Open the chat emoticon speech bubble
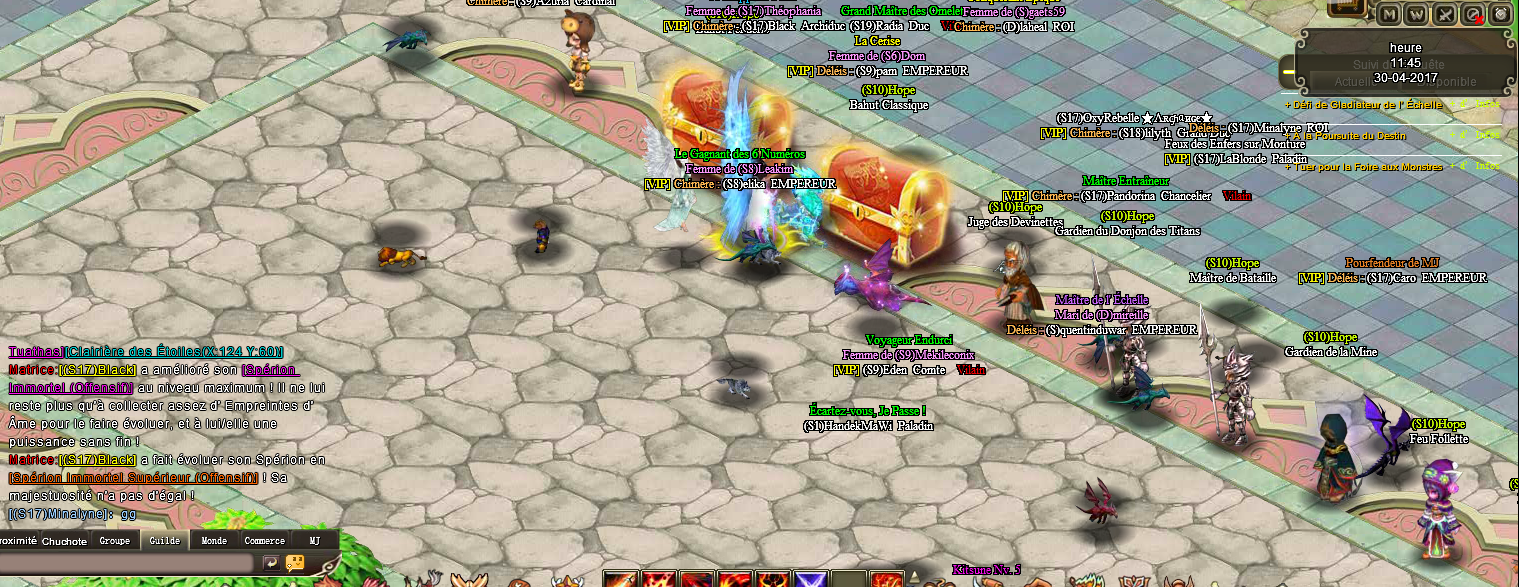This screenshot has width=1519, height=587. pyautogui.click(x=295, y=563)
